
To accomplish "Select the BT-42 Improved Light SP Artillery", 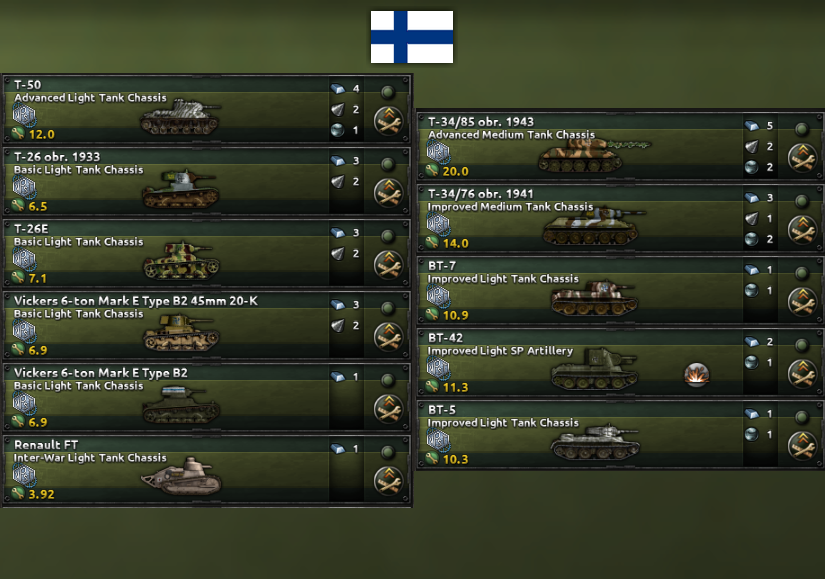I will click(x=580, y=363).
